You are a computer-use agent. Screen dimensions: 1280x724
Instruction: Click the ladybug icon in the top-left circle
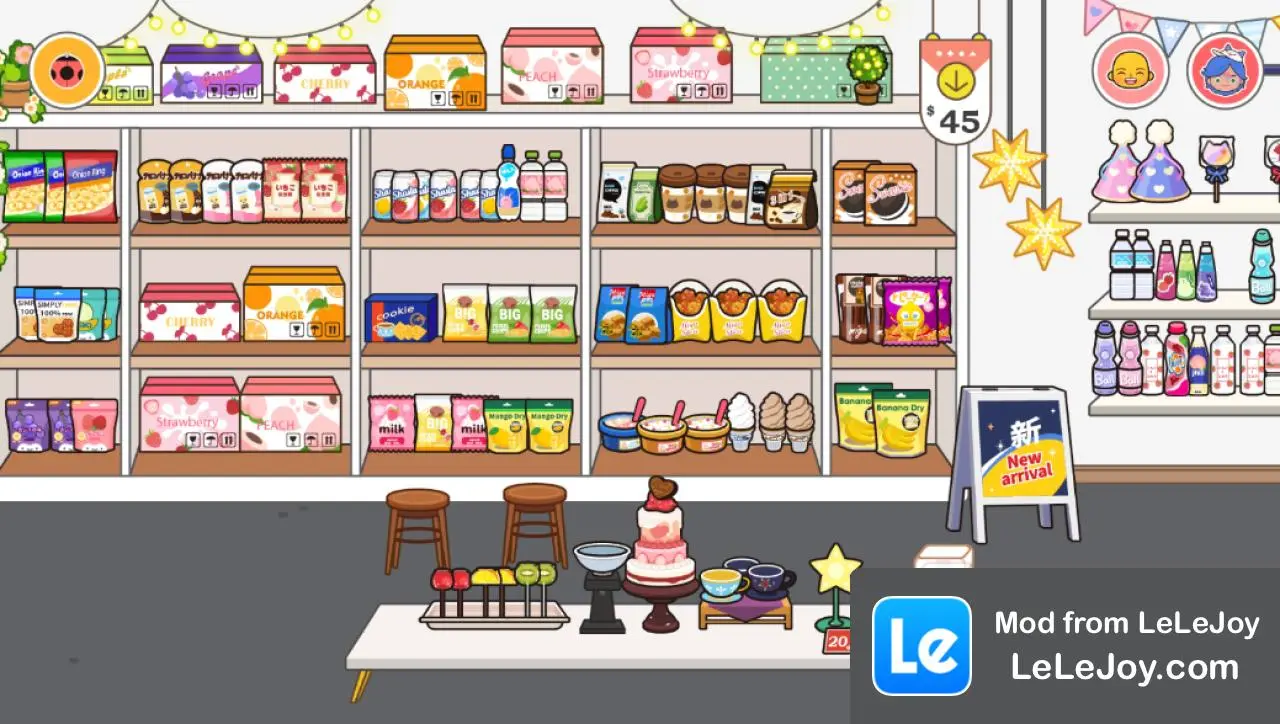66,72
